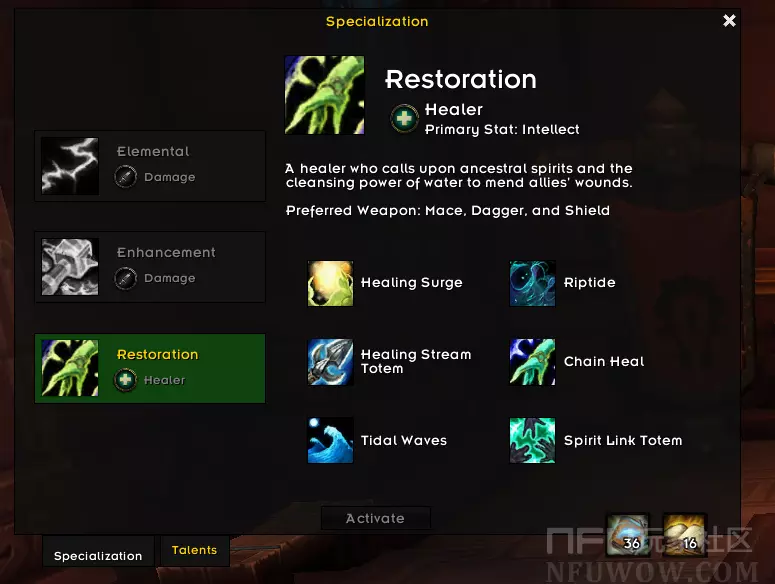
Task: Switch to the Talents tab
Action: (x=194, y=550)
